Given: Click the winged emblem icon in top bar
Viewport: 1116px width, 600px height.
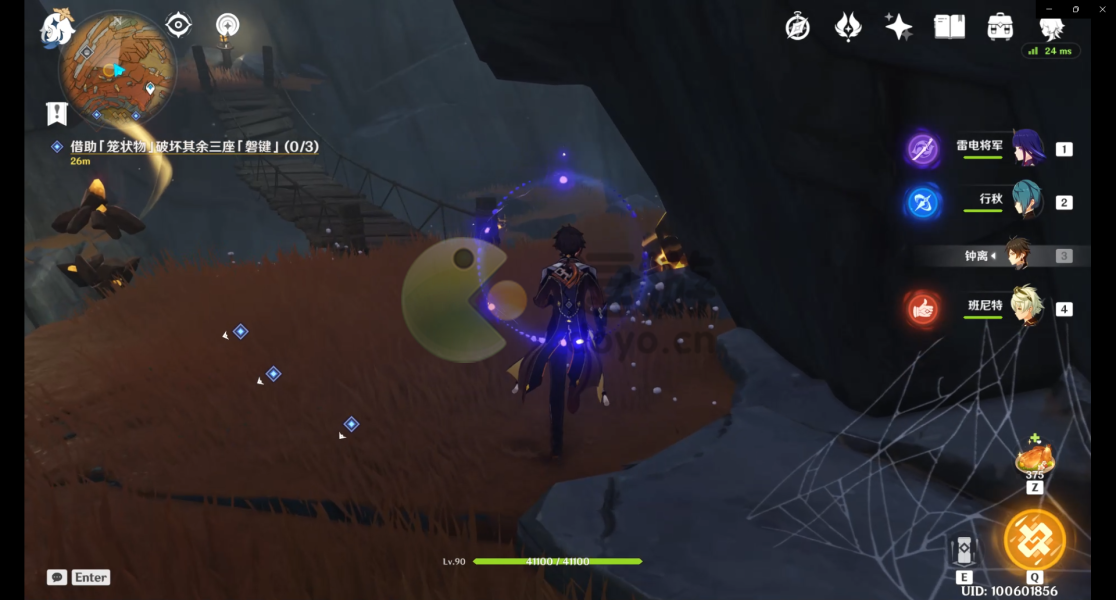Looking at the screenshot, I should 848,27.
